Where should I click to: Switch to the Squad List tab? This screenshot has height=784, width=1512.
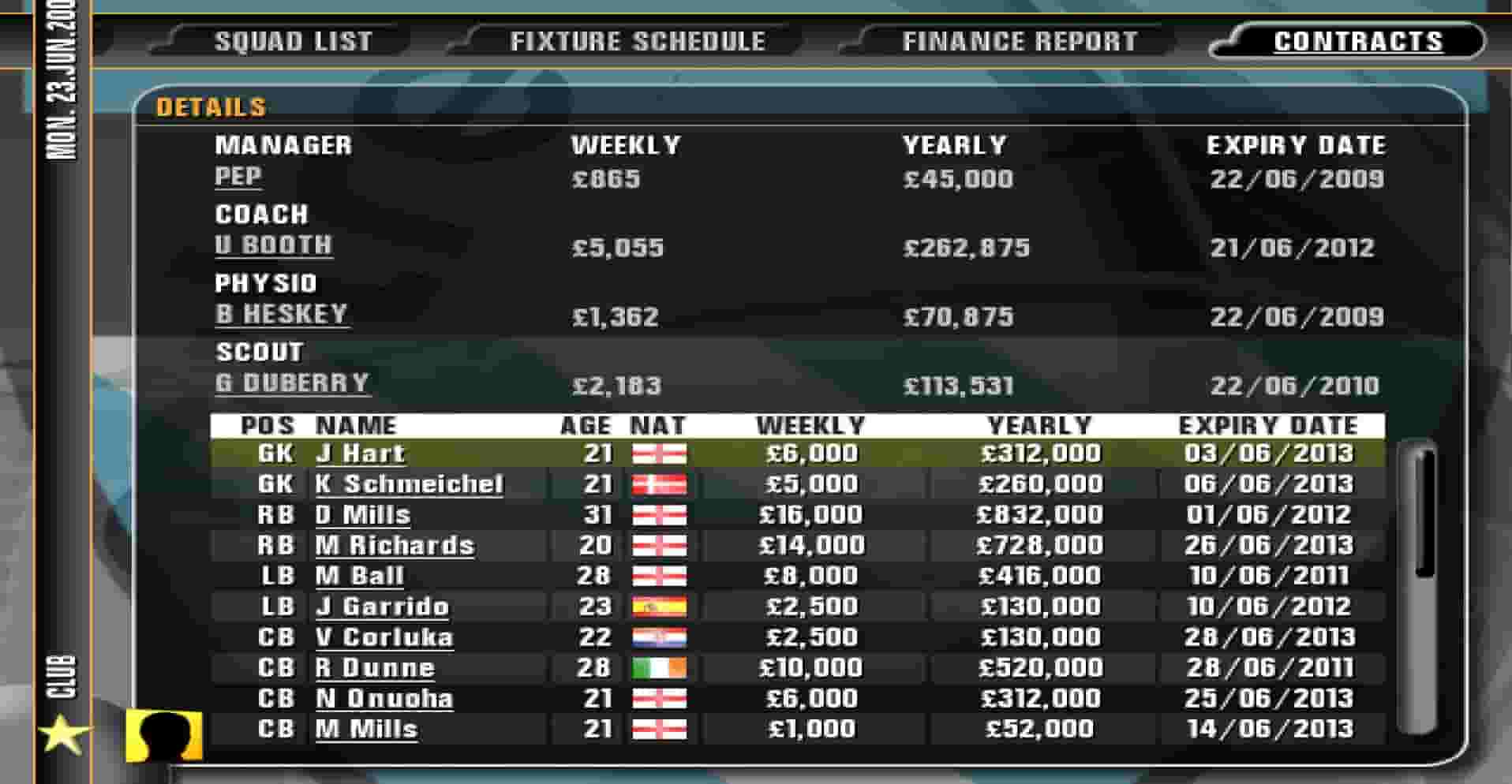tap(294, 41)
